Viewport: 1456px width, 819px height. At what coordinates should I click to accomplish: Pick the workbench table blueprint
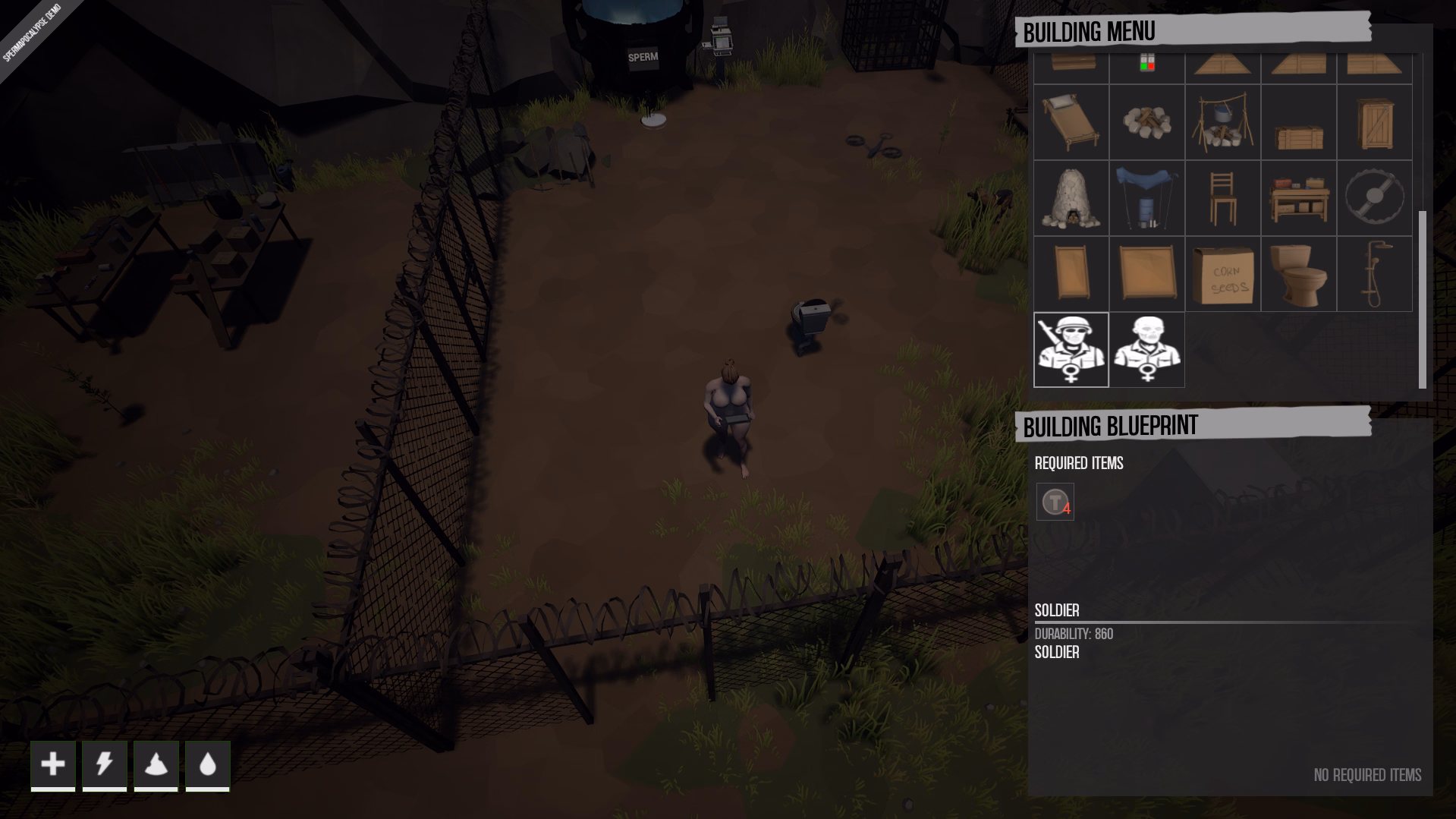1298,198
